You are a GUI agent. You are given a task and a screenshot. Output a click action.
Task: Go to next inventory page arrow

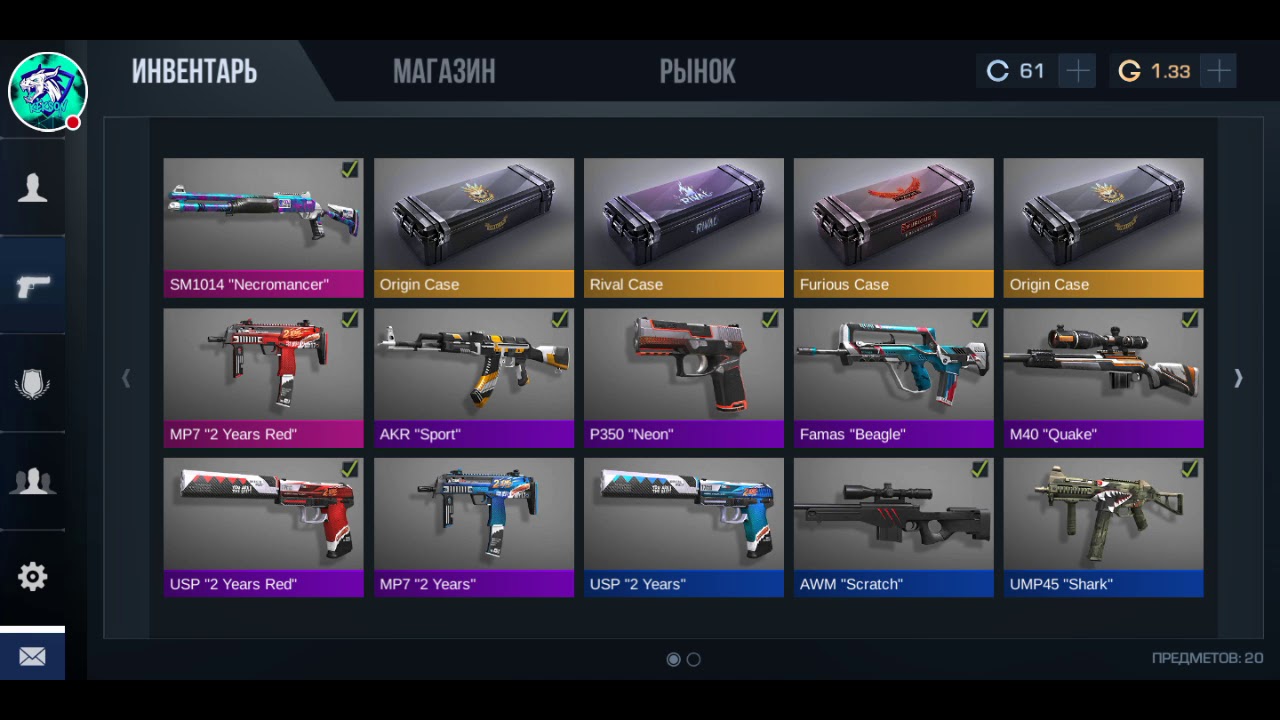(1238, 378)
